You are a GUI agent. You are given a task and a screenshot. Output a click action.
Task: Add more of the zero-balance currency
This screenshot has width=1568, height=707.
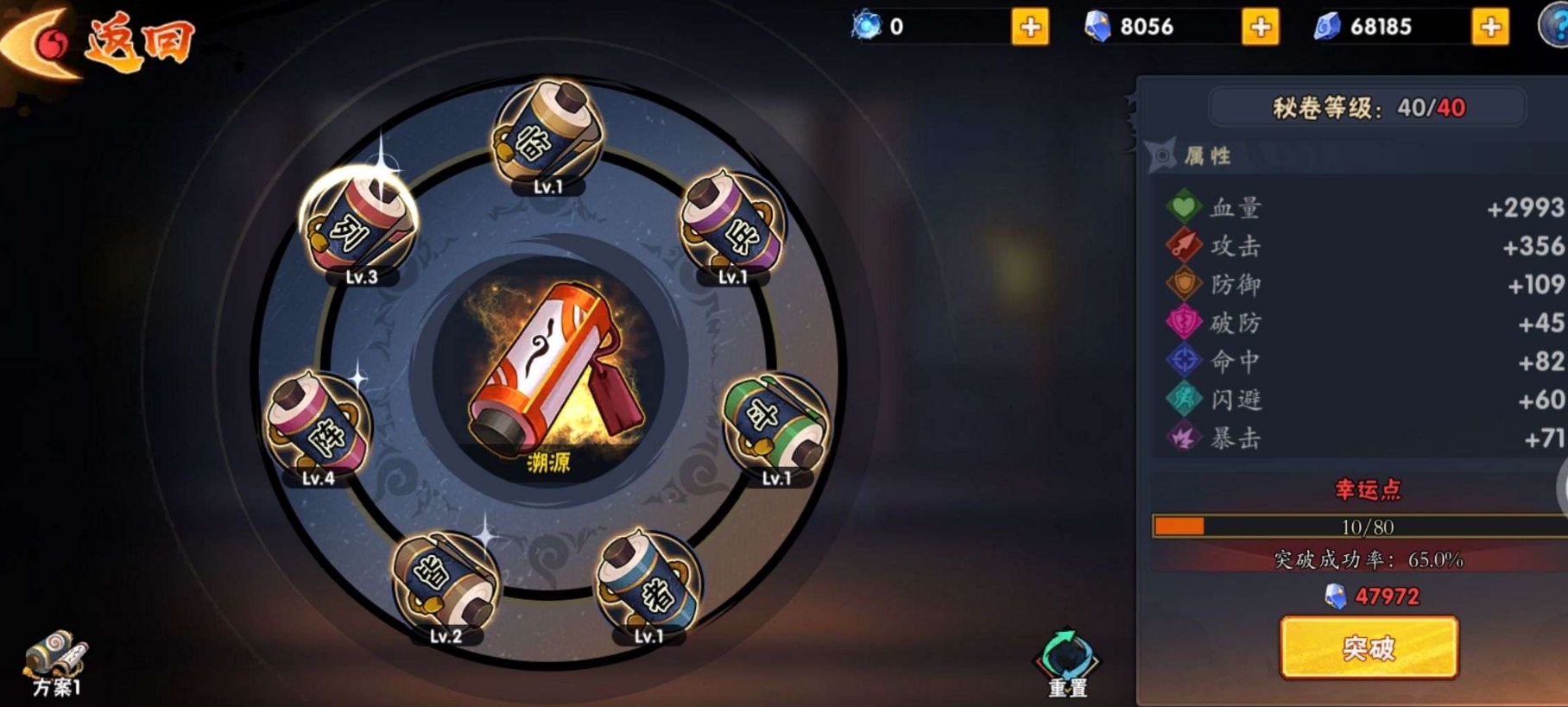(1030, 27)
